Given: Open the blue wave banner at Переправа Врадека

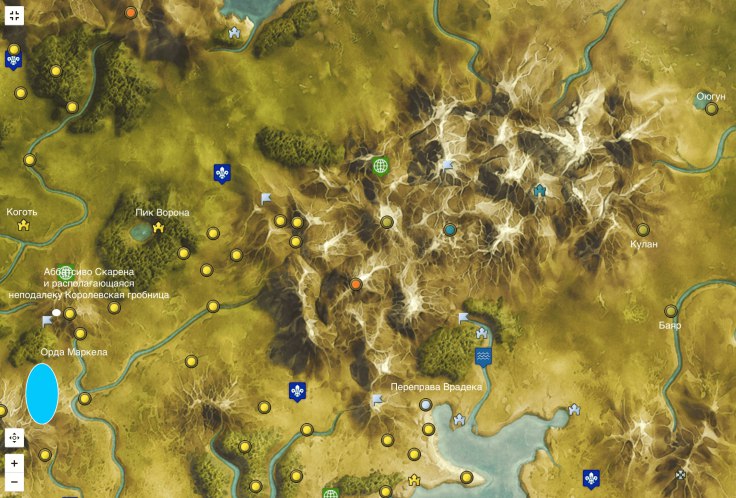Looking at the screenshot, I should pyautogui.click(x=484, y=357).
